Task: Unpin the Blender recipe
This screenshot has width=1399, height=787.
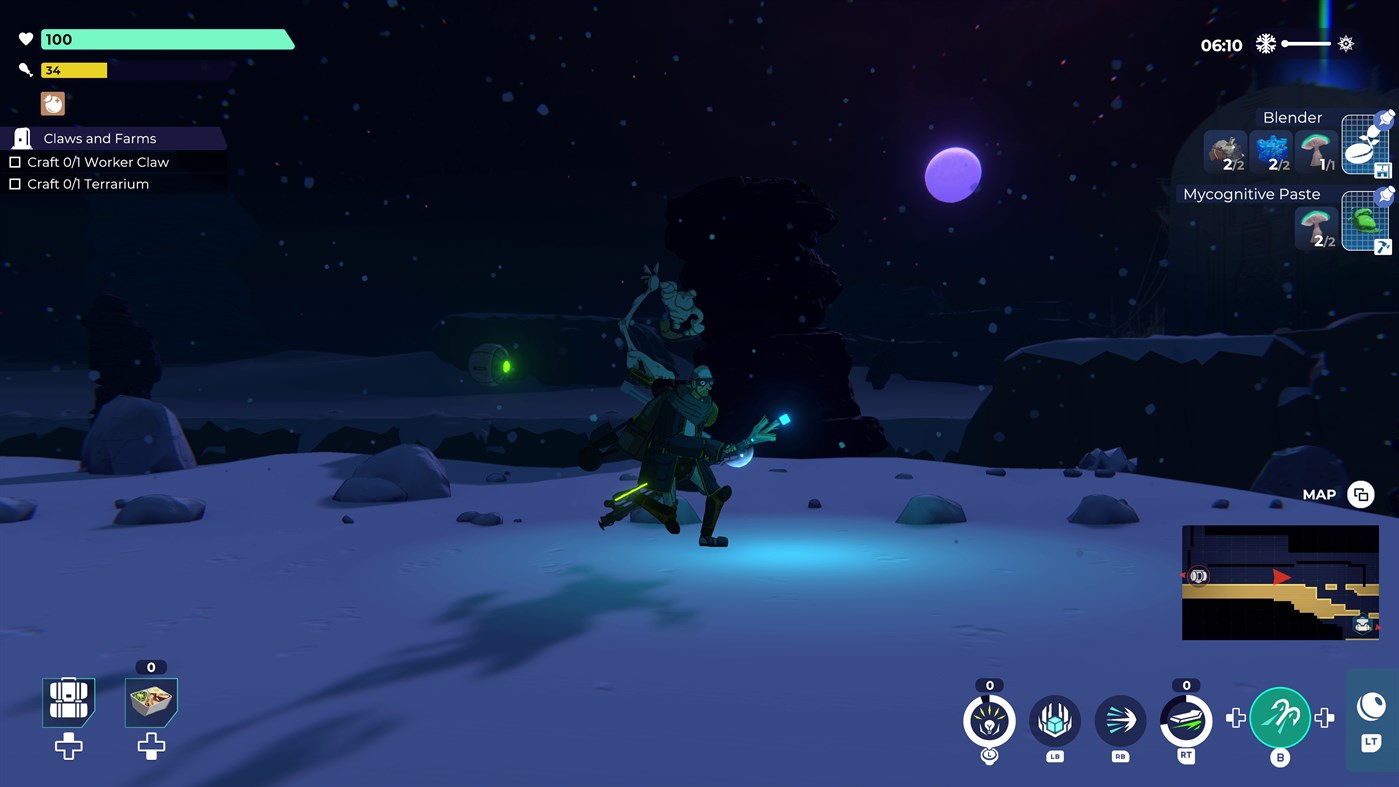Action: tap(1386, 117)
